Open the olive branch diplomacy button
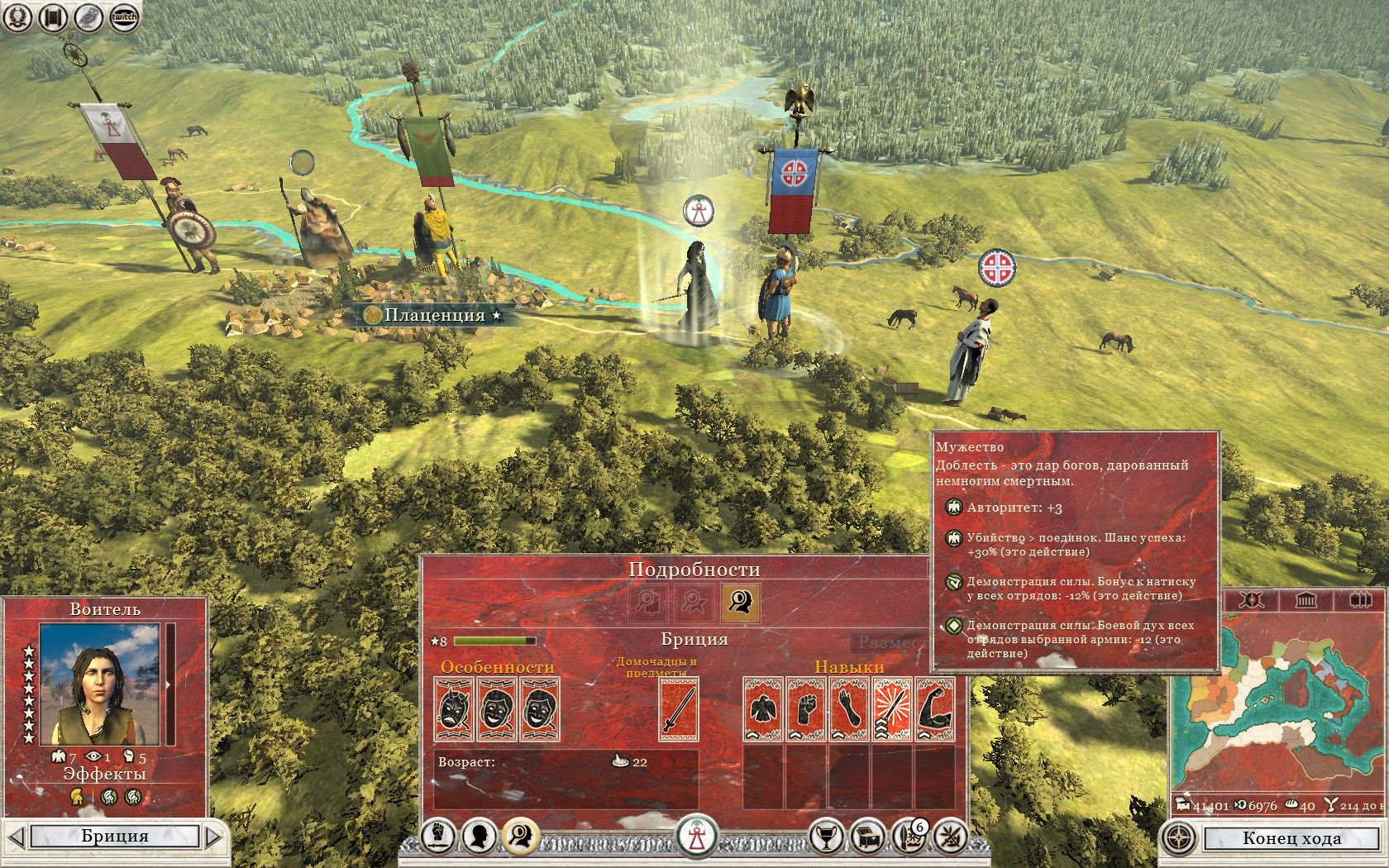 [x=951, y=837]
